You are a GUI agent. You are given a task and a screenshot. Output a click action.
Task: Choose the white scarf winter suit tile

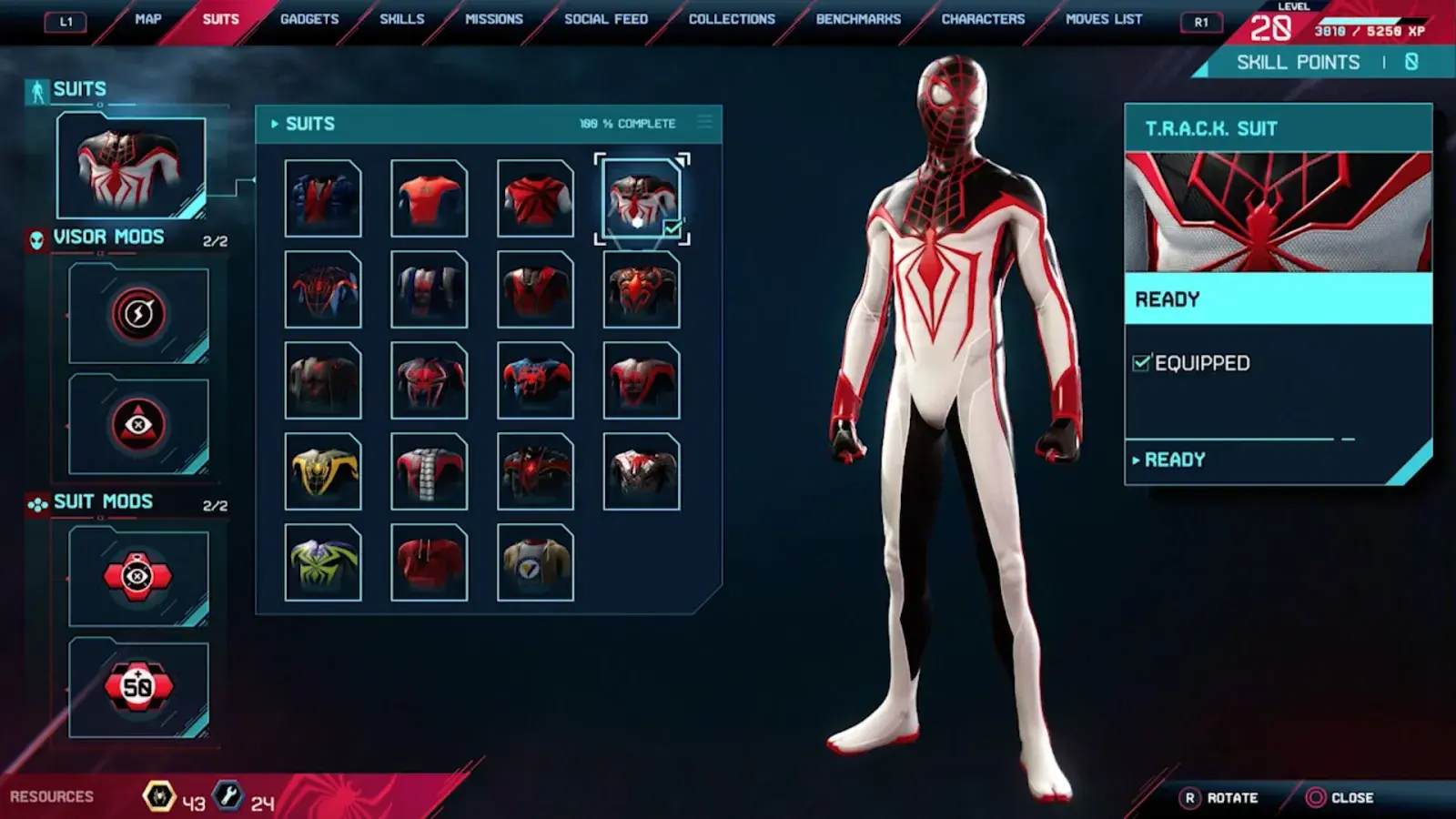click(x=429, y=471)
